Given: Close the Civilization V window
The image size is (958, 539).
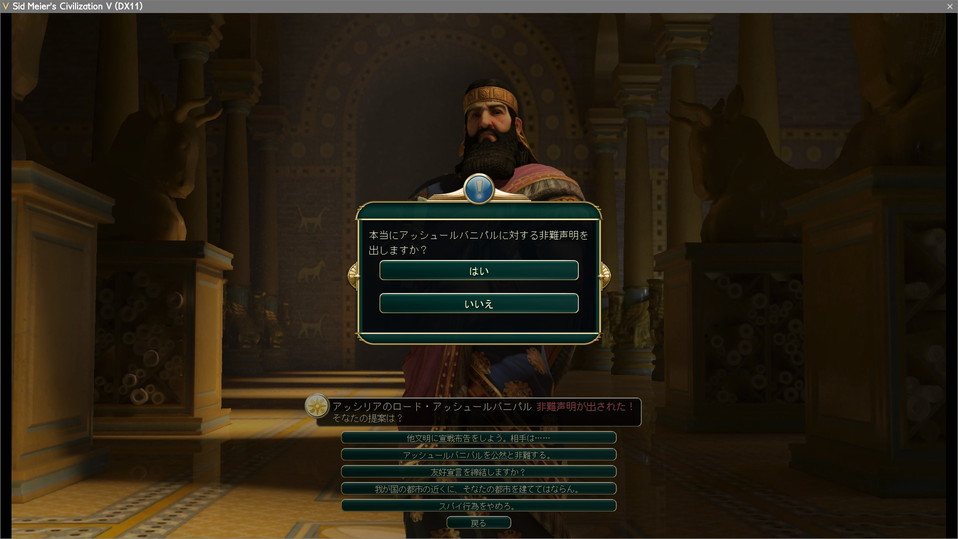Looking at the screenshot, I should (x=949, y=6).
